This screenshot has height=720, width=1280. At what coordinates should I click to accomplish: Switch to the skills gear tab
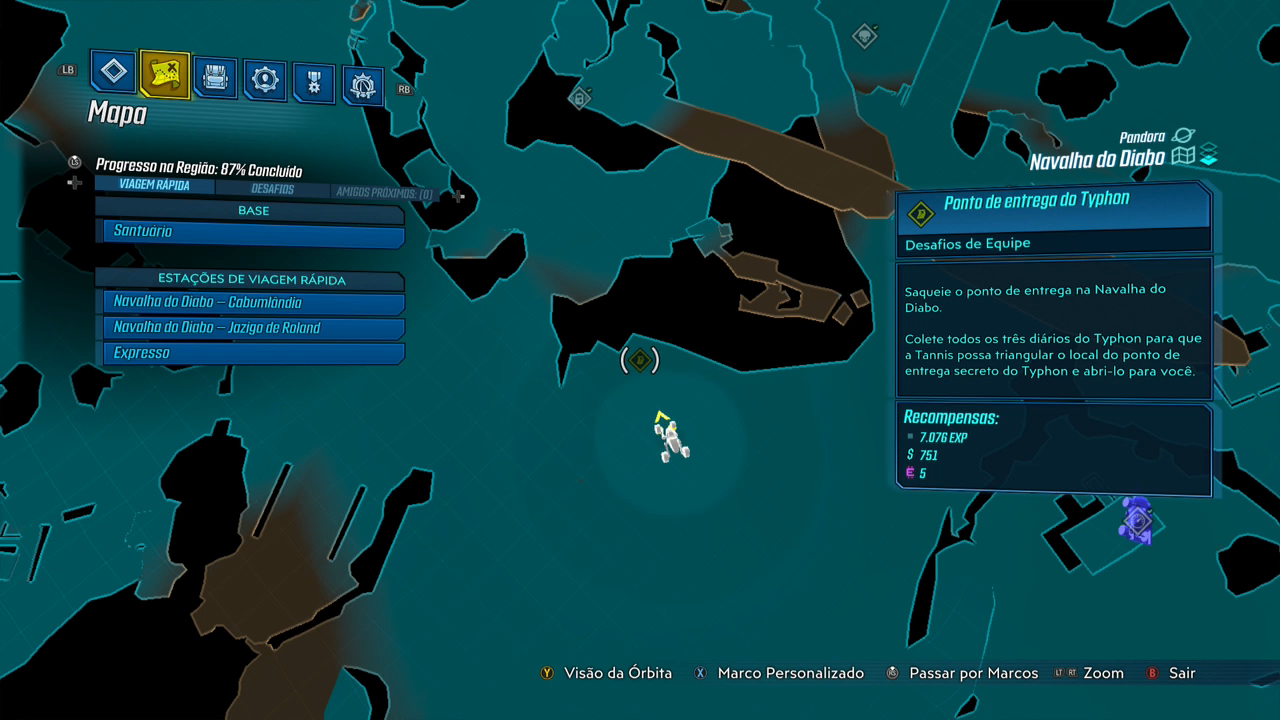point(265,81)
